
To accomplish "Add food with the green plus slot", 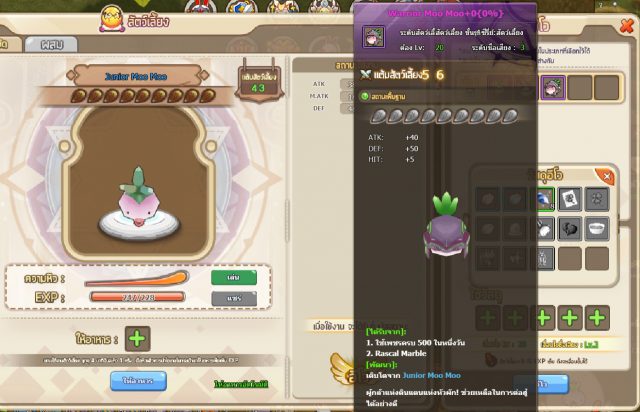I will [138, 337].
